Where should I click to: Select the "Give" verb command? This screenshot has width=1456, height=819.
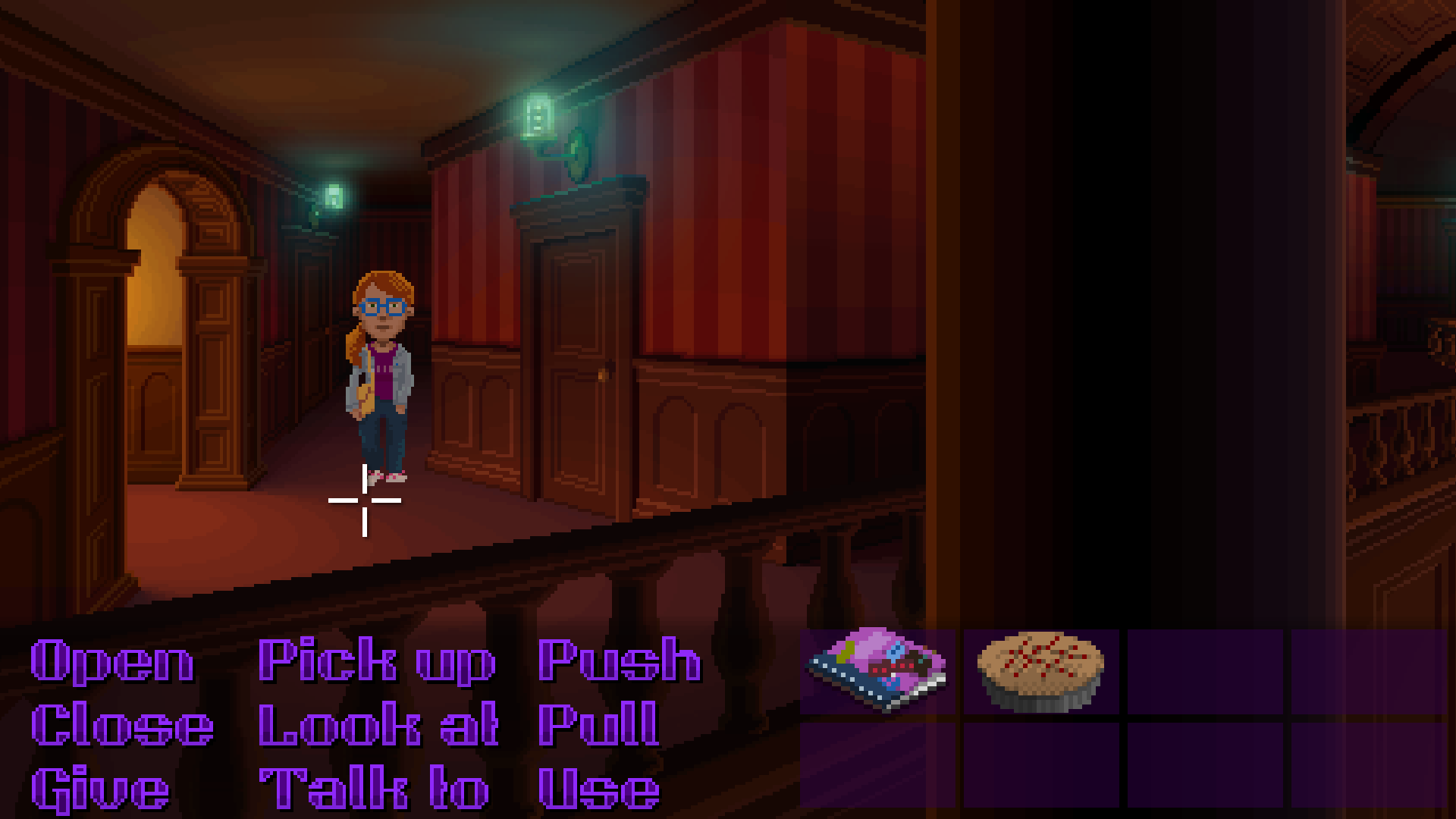(99, 789)
